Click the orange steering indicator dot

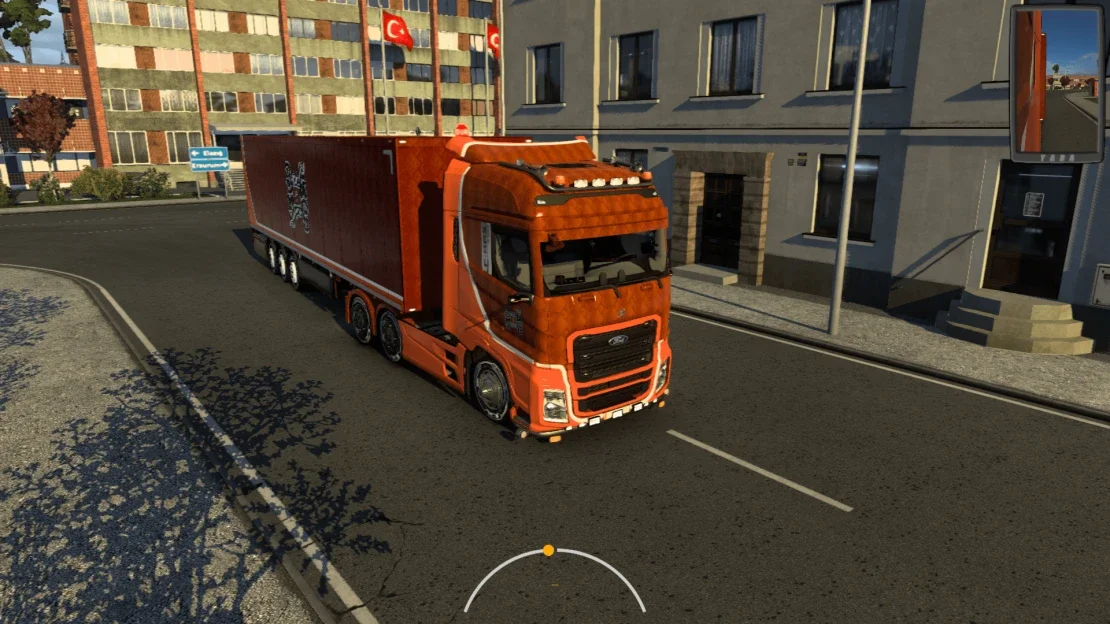coord(548,550)
